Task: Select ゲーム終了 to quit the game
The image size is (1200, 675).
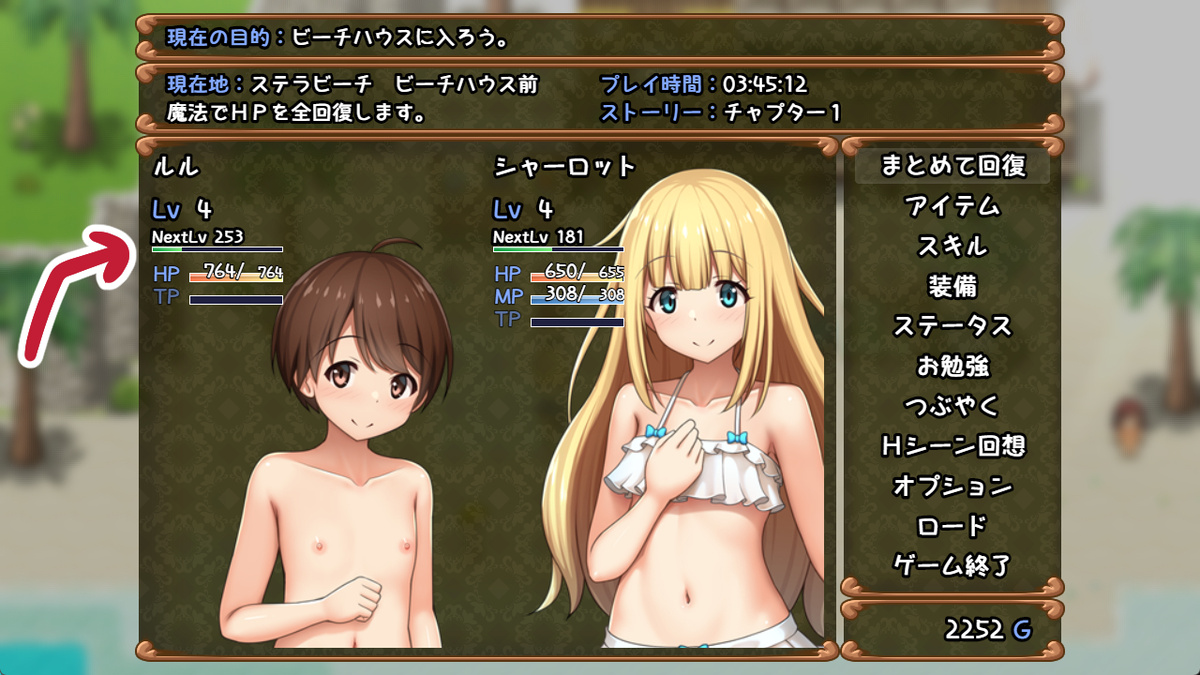Action: (952, 566)
